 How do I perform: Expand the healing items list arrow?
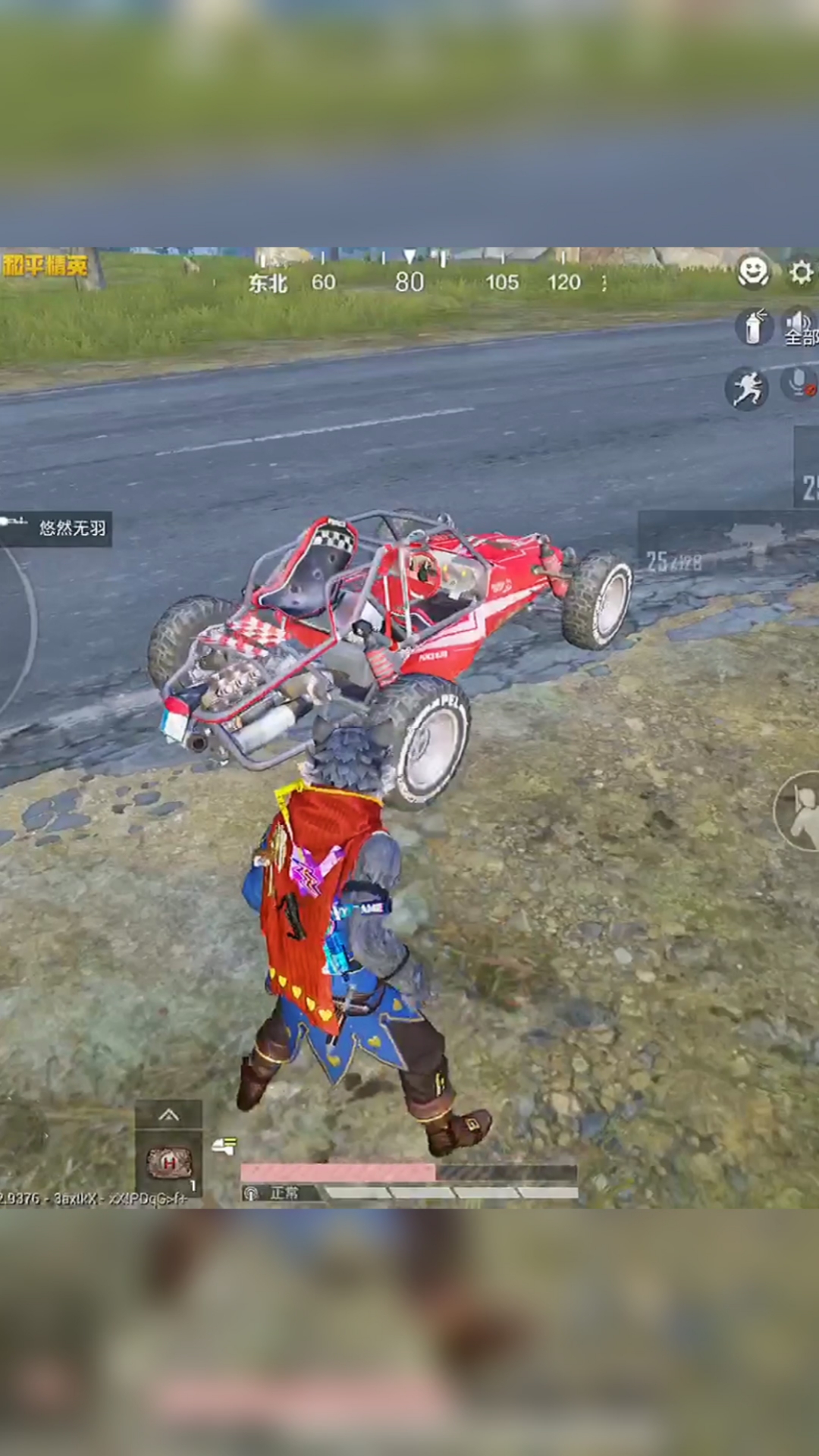pyautogui.click(x=168, y=1114)
